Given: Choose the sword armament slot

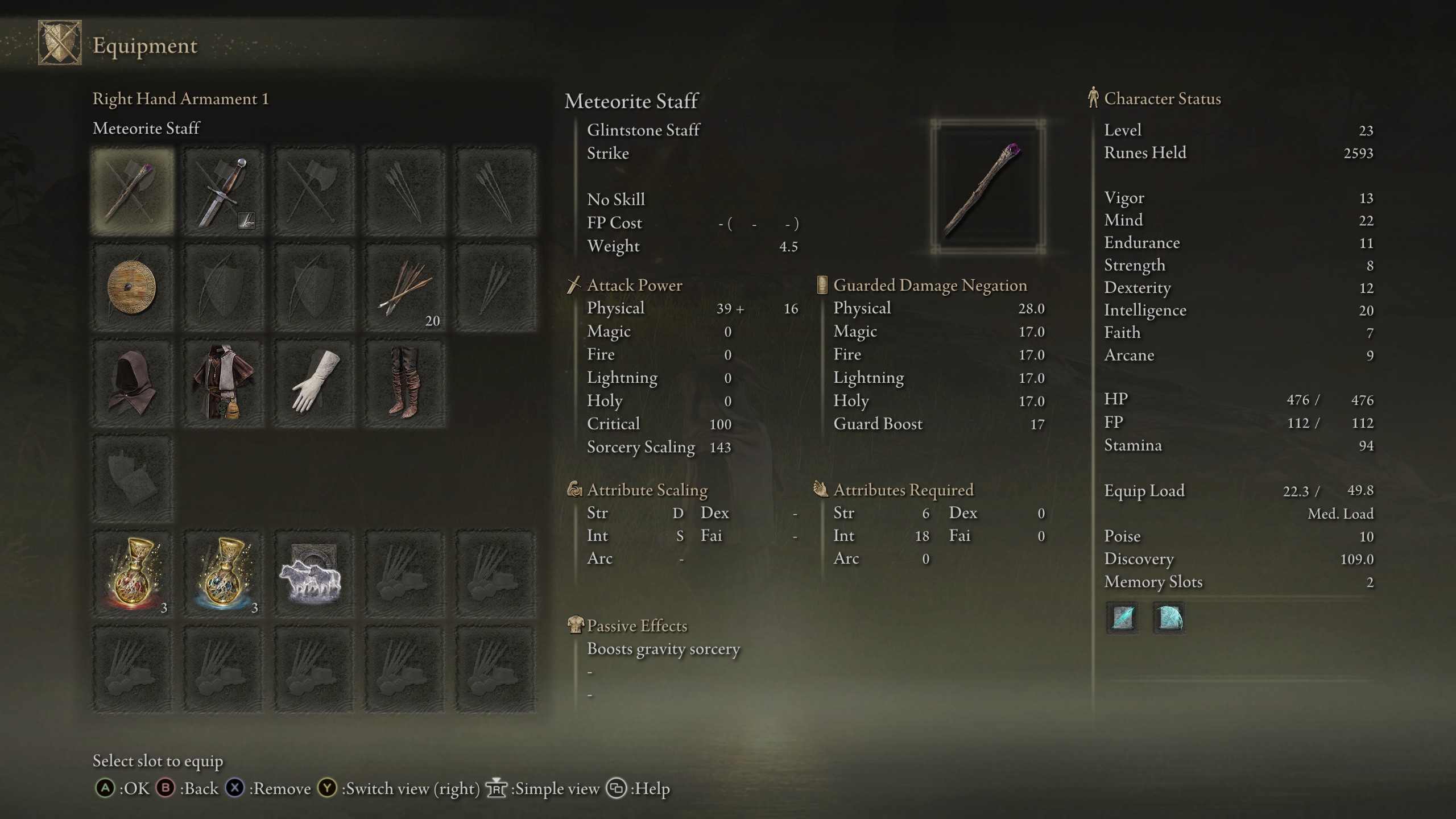Looking at the screenshot, I should pyautogui.click(x=224, y=192).
